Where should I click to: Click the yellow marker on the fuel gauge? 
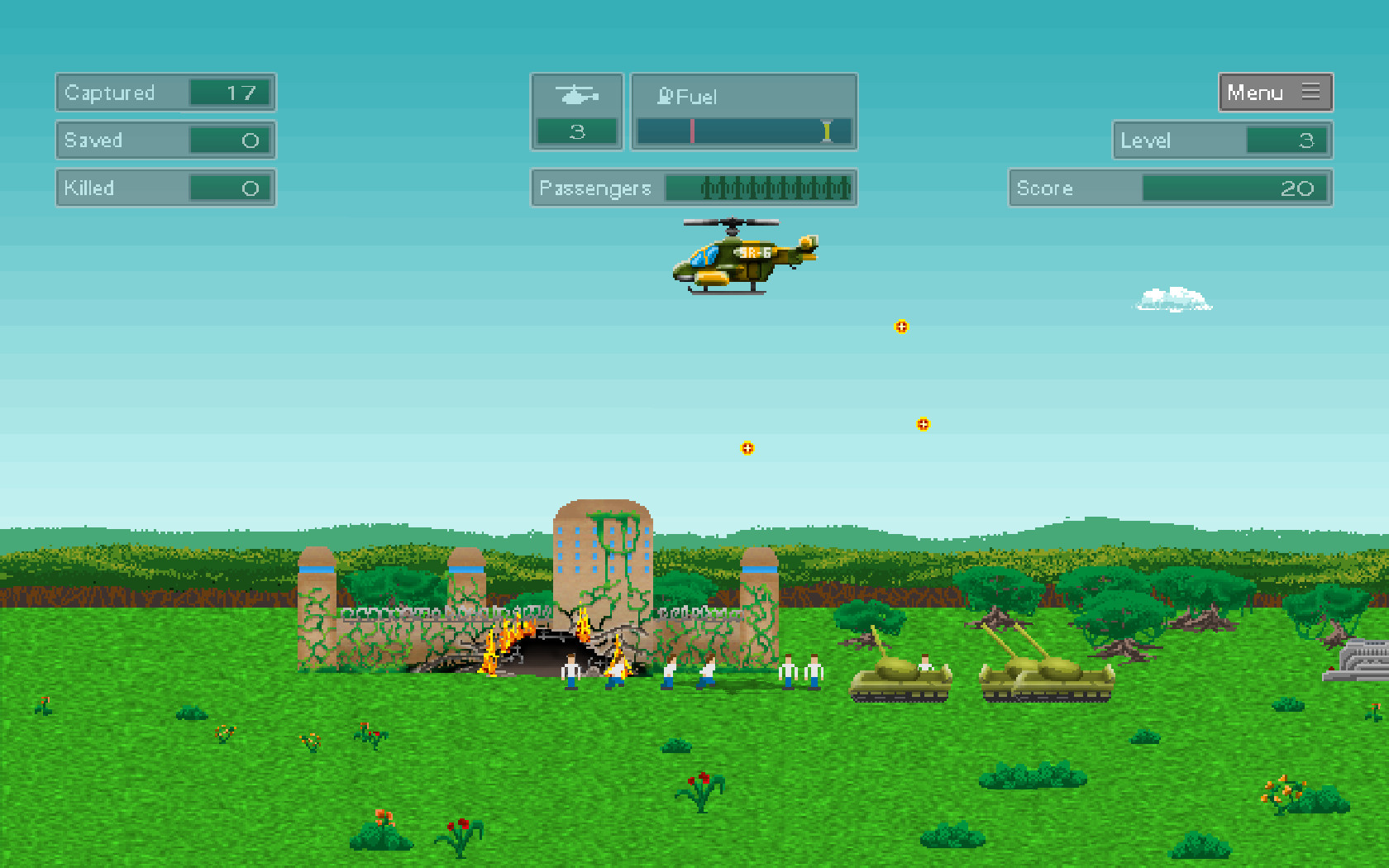point(826,131)
